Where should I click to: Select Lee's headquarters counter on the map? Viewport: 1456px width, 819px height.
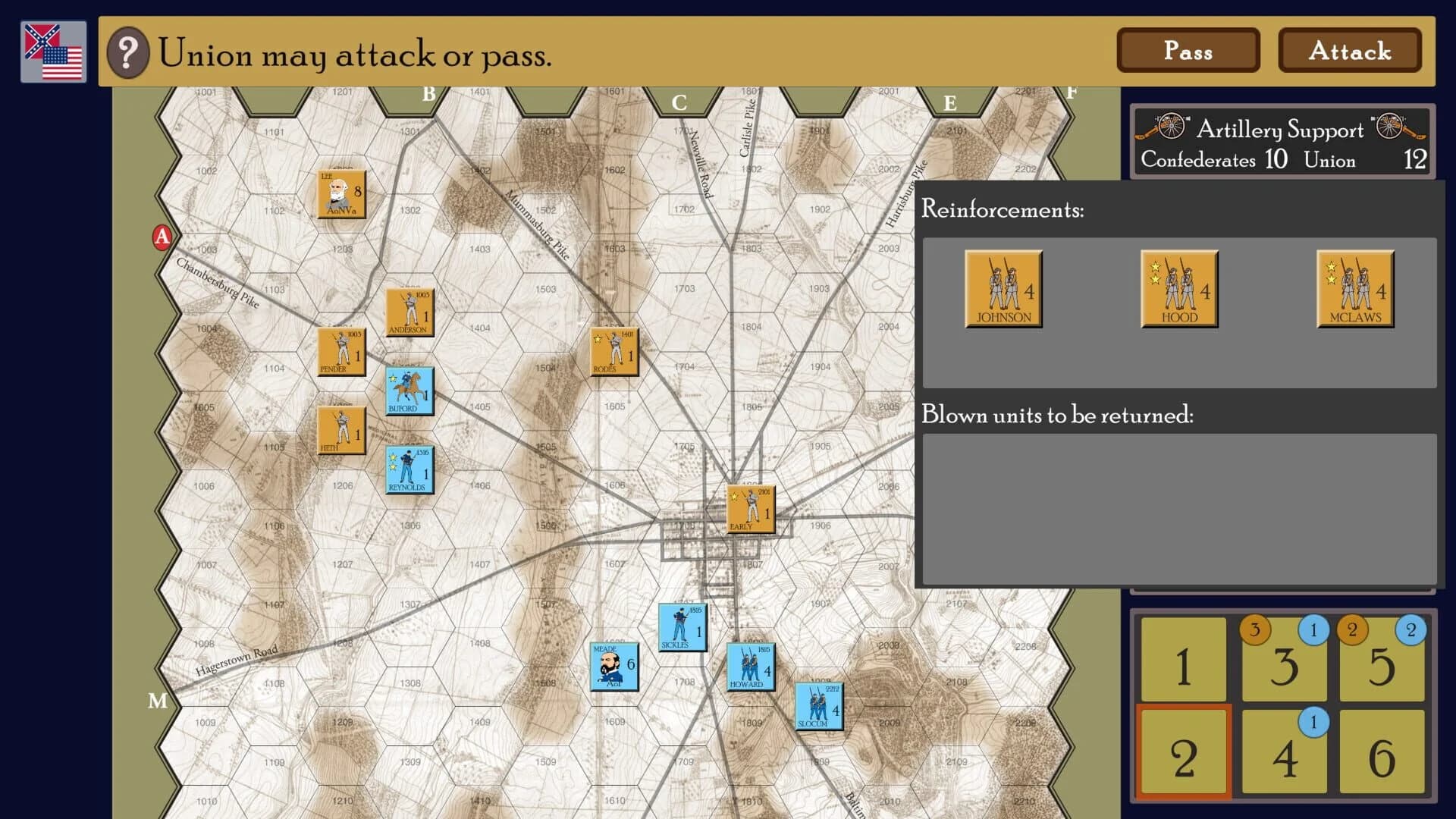click(340, 196)
